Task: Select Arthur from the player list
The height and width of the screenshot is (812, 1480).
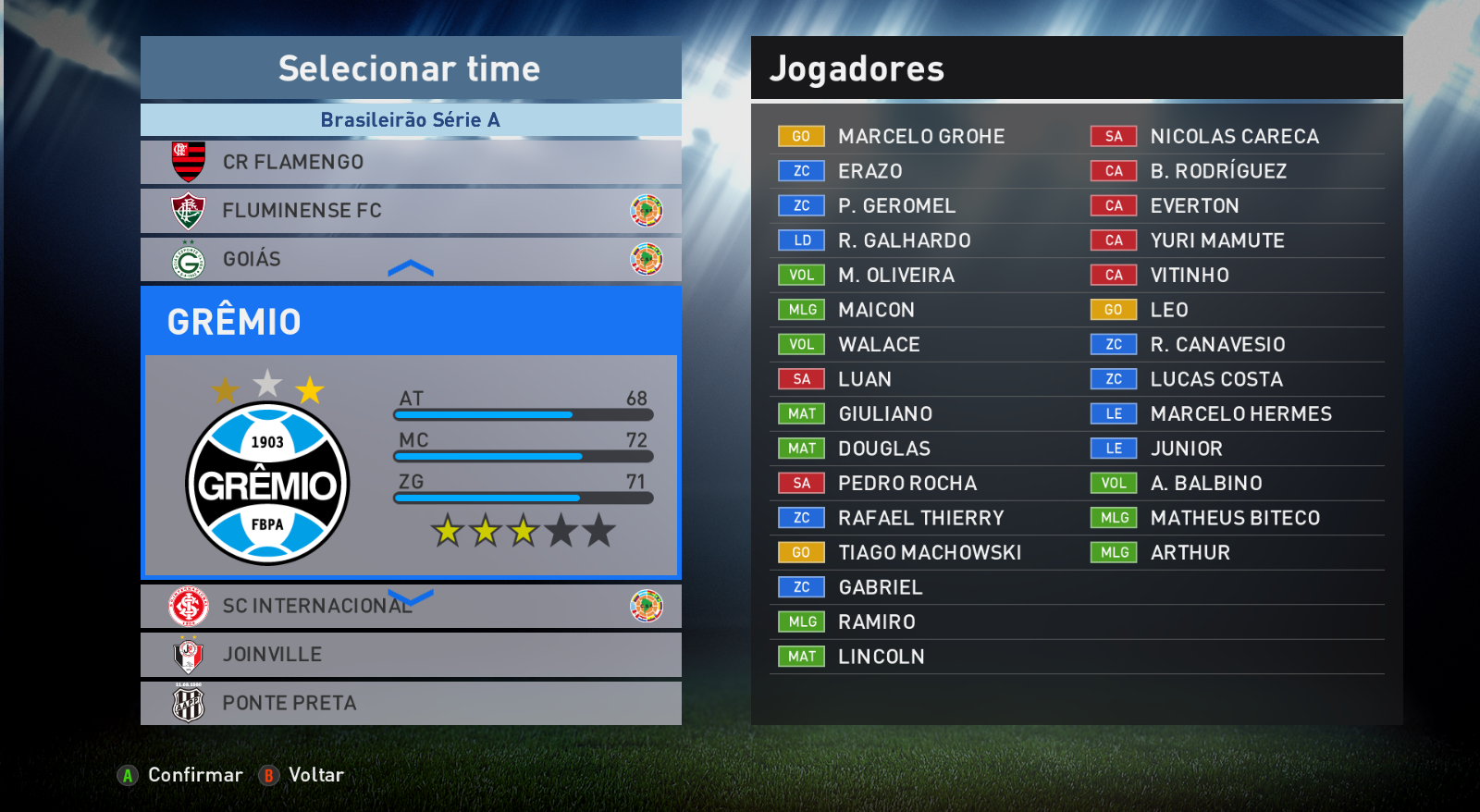Action: (x=1190, y=553)
